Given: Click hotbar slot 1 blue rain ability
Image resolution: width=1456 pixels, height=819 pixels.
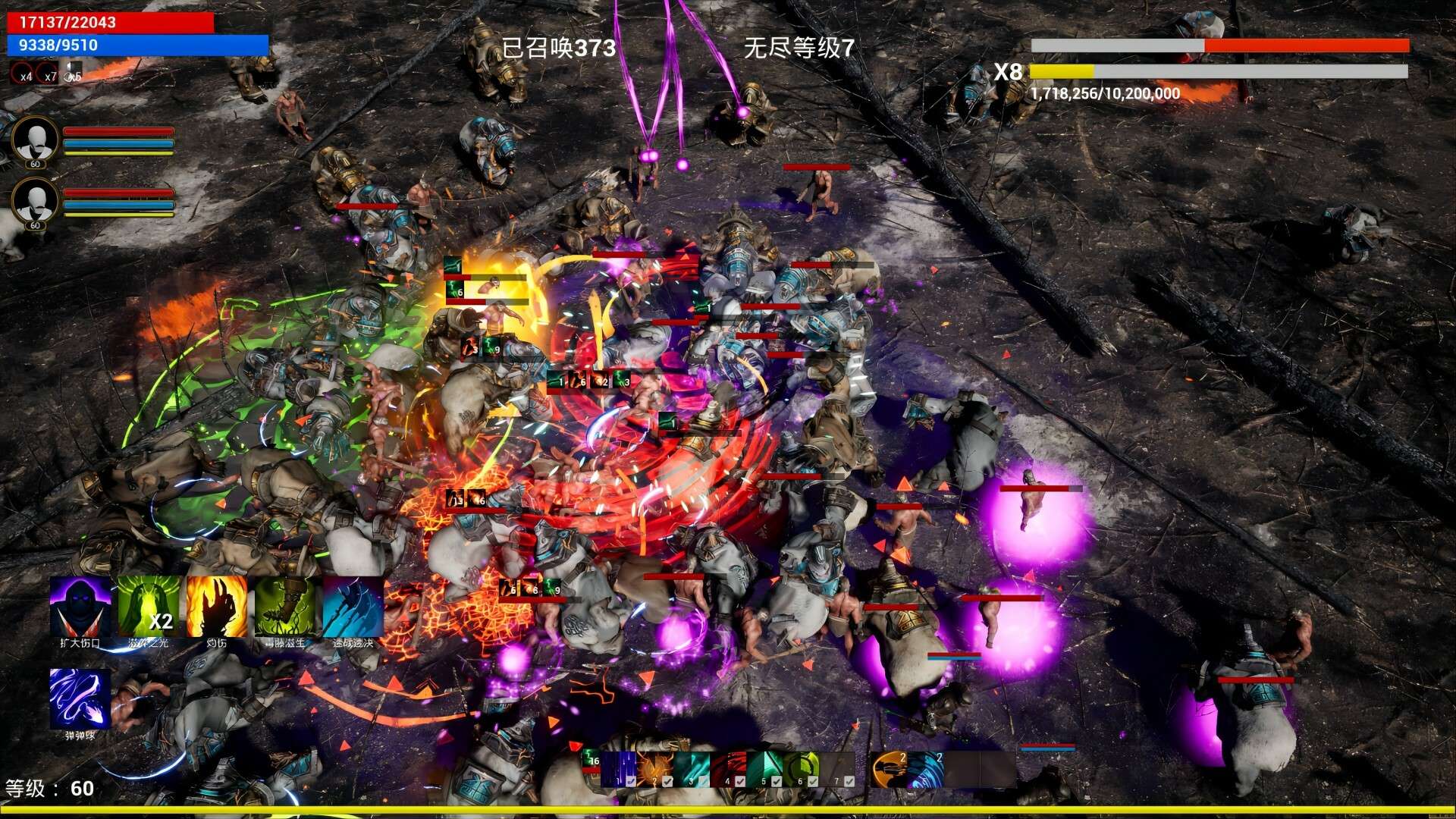Looking at the screenshot, I should point(618,769).
